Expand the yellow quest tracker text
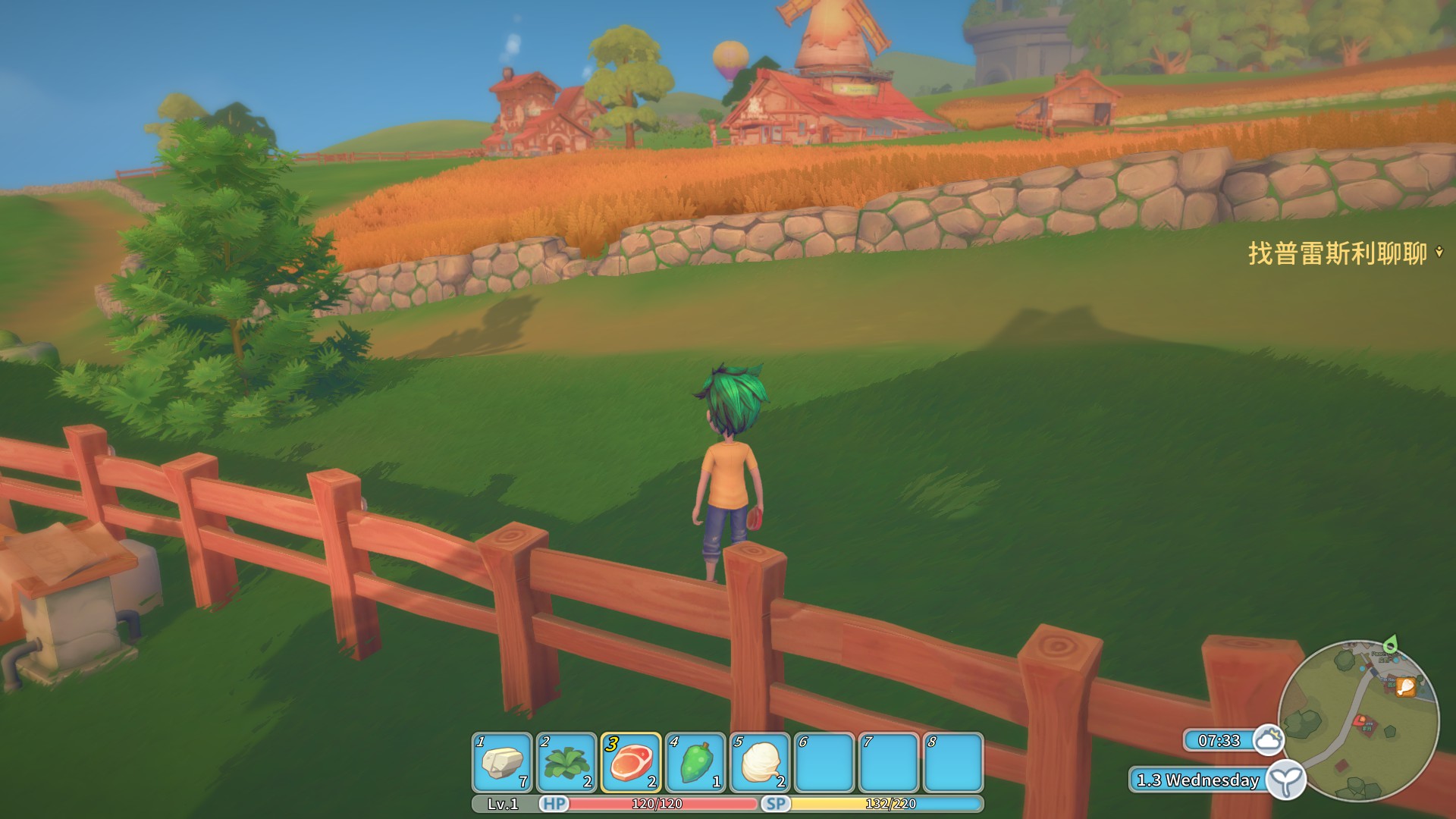 (x=1338, y=253)
